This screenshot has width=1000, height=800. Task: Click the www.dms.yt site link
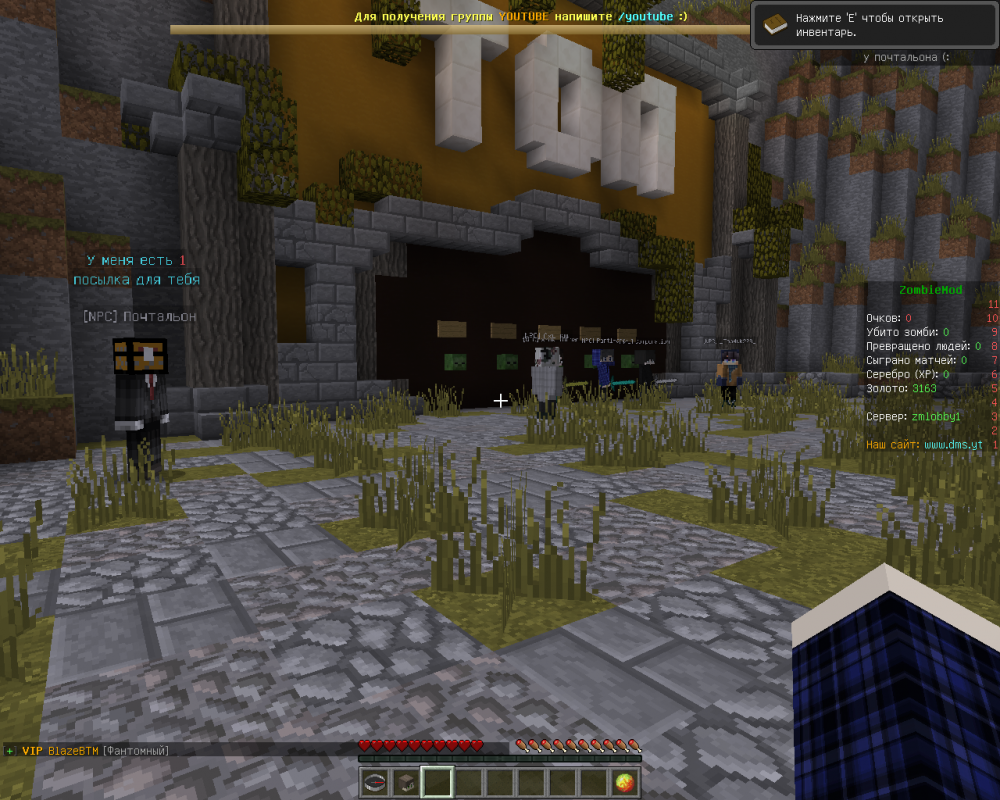[952, 444]
